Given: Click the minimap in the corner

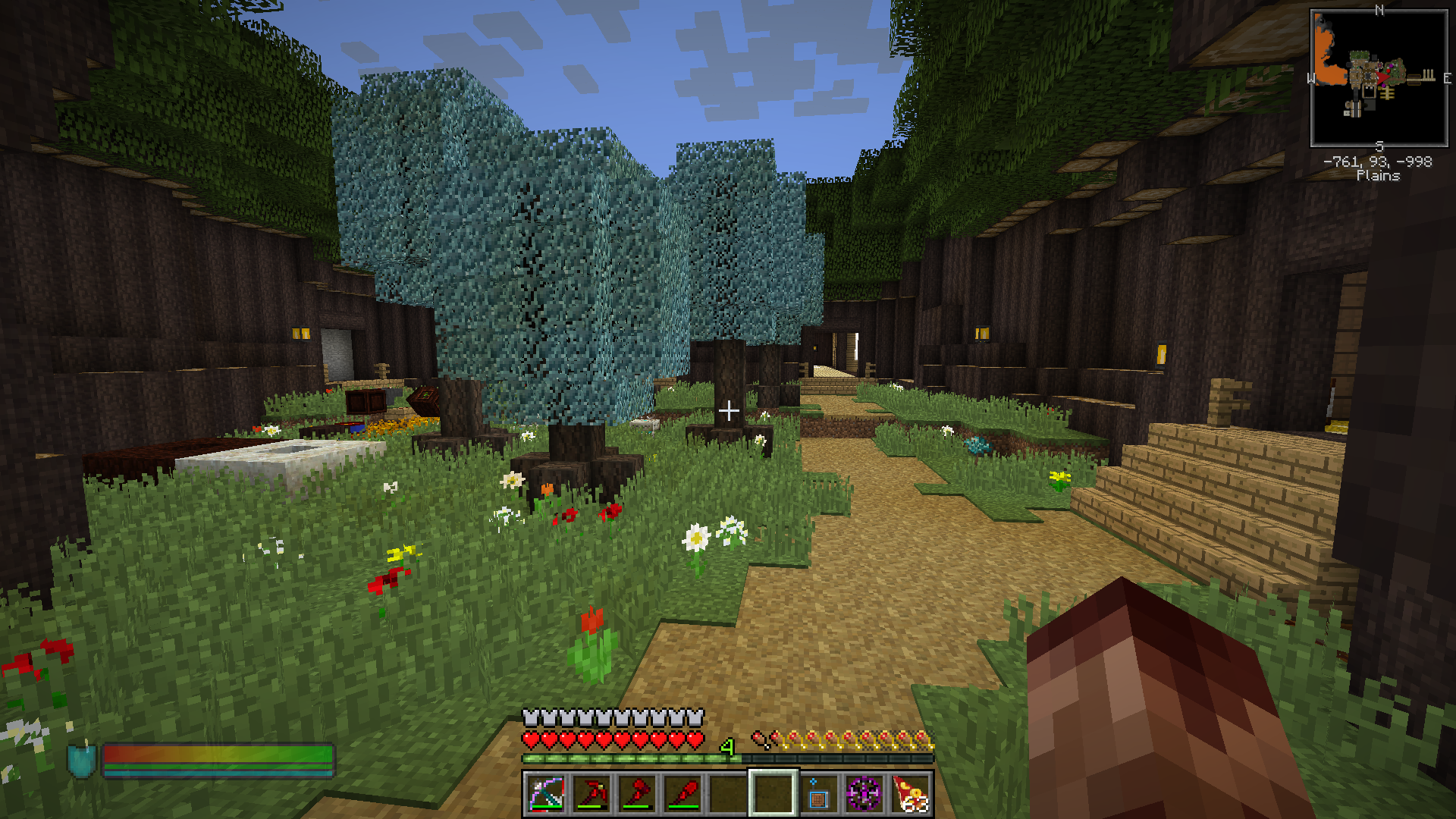Looking at the screenshot, I should (1379, 78).
